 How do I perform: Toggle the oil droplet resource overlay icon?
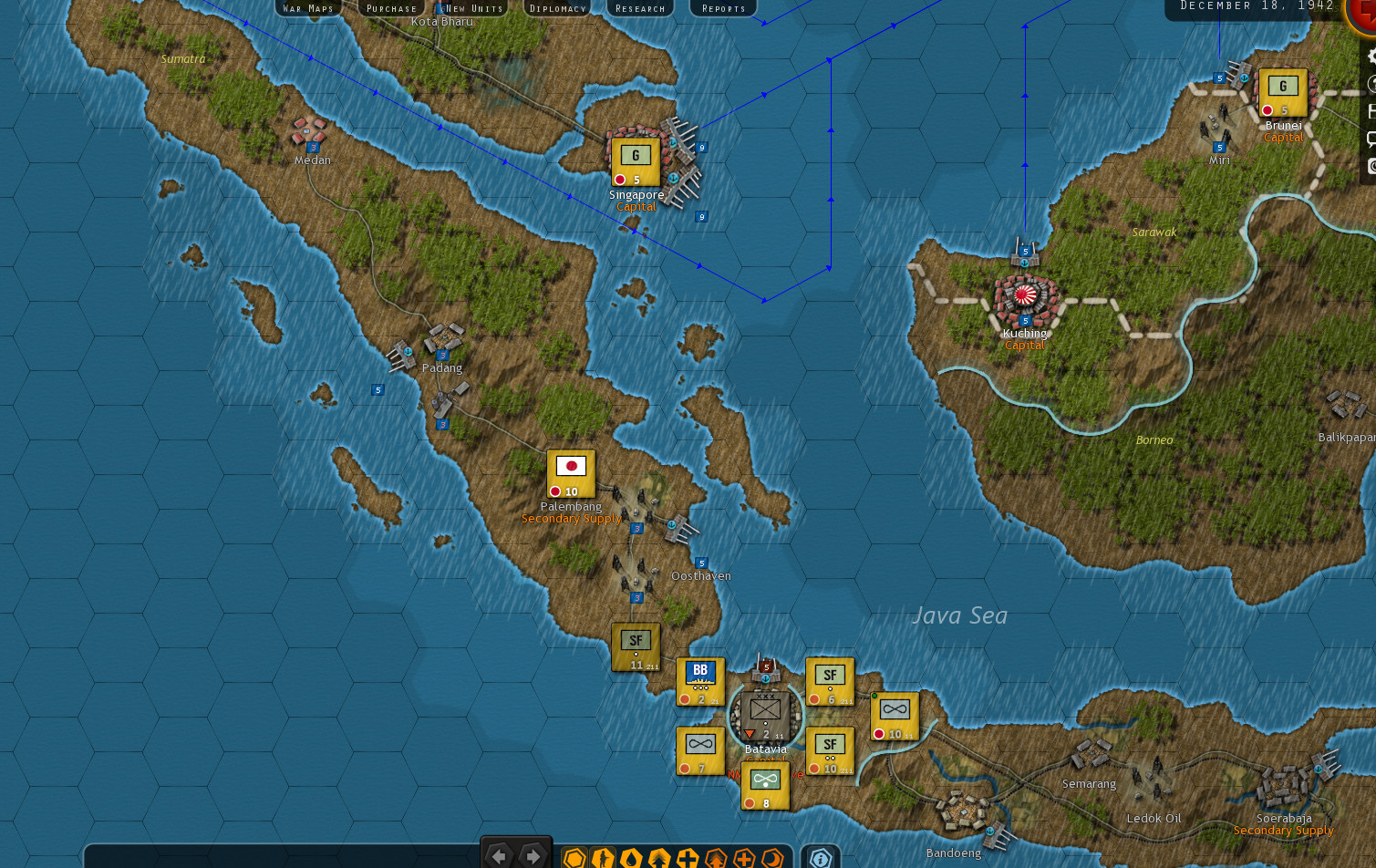tap(633, 857)
